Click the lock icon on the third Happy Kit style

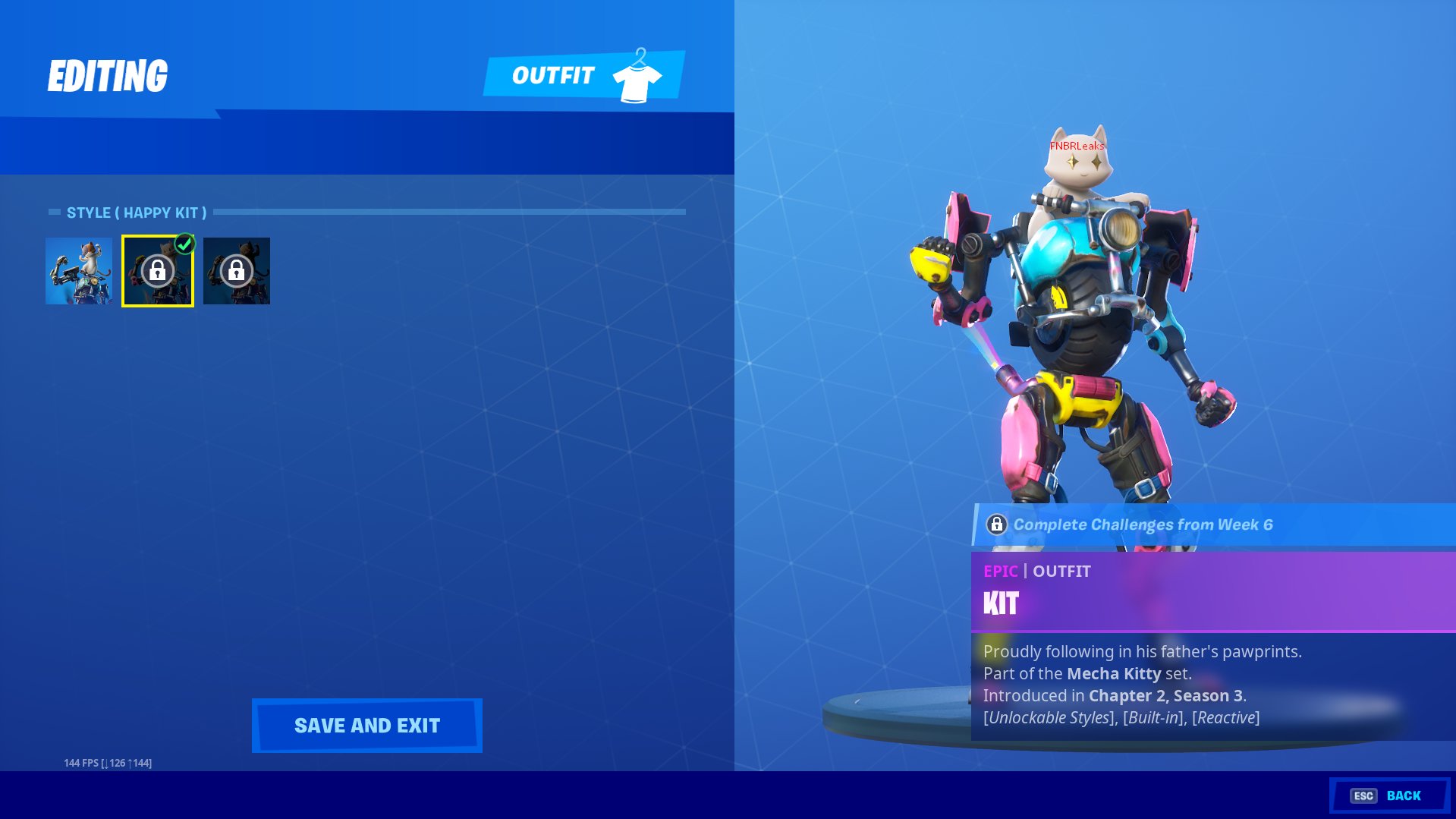[x=236, y=271]
